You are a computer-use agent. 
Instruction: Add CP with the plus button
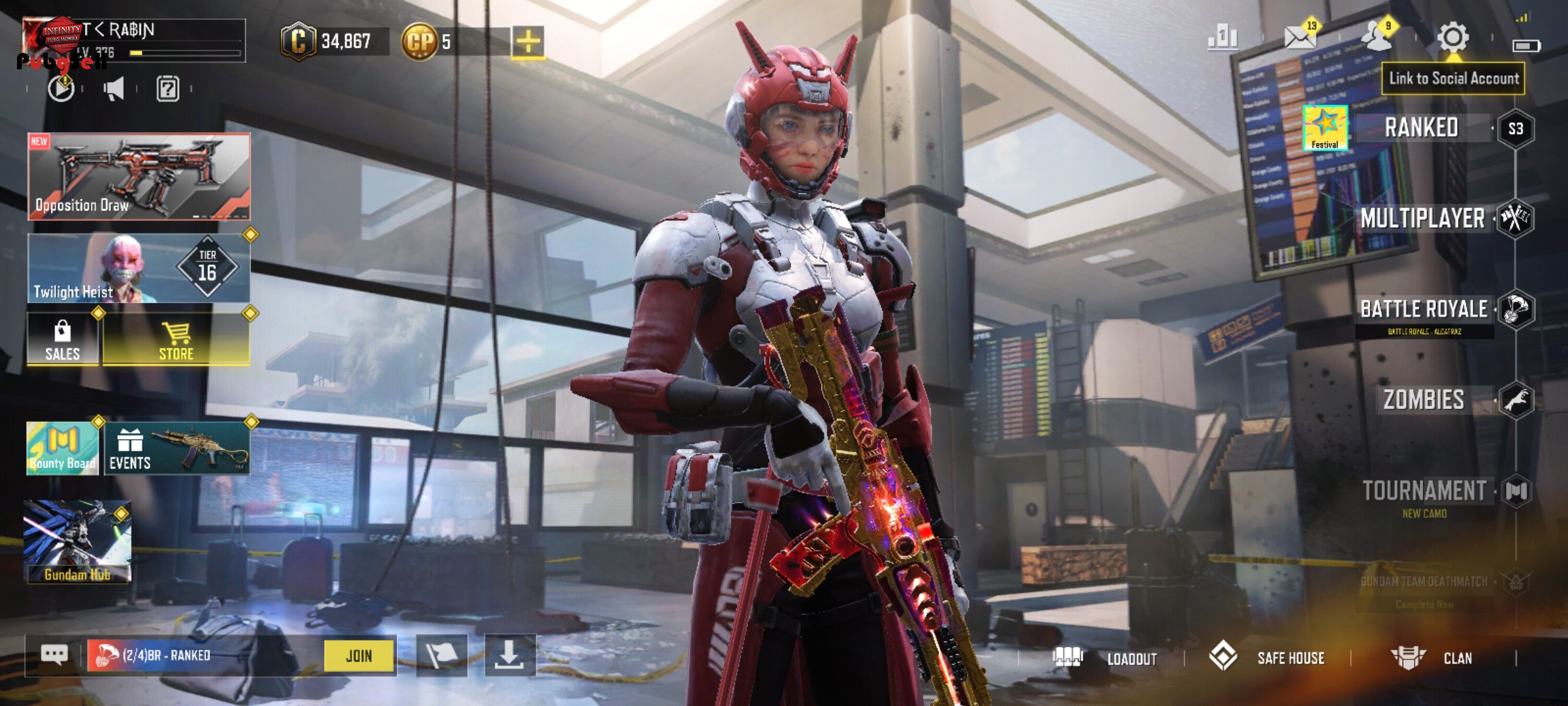[x=528, y=42]
